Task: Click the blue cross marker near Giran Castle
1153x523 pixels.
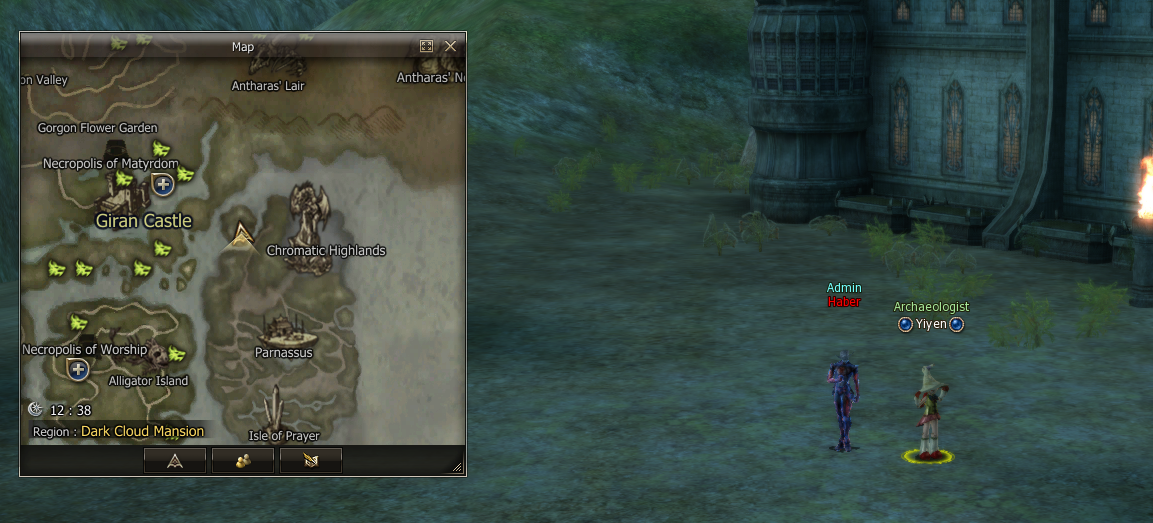Action: click(x=163, y=184)
